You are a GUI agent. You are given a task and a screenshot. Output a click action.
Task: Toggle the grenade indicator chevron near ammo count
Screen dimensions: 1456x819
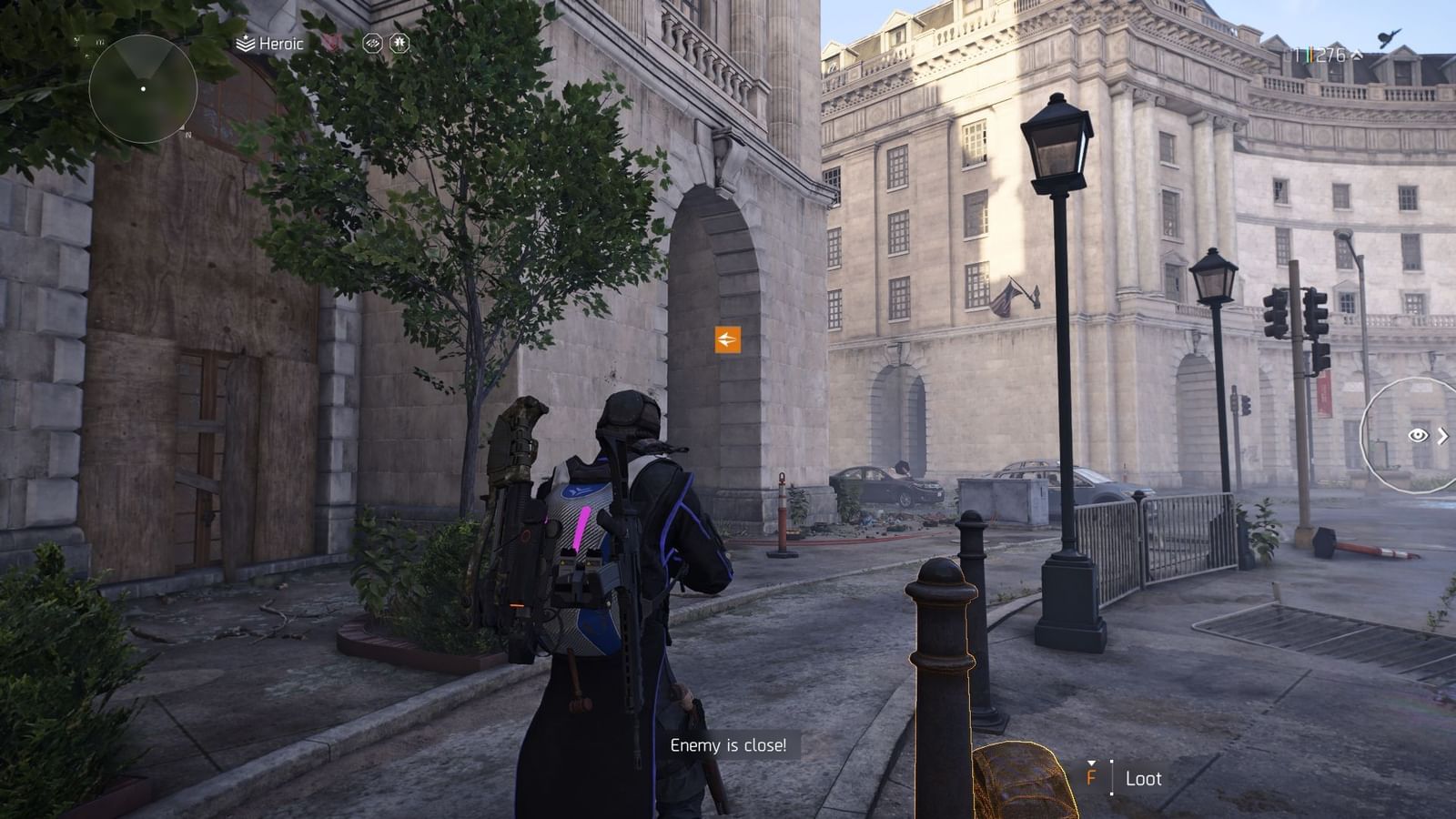point(1357,55)
